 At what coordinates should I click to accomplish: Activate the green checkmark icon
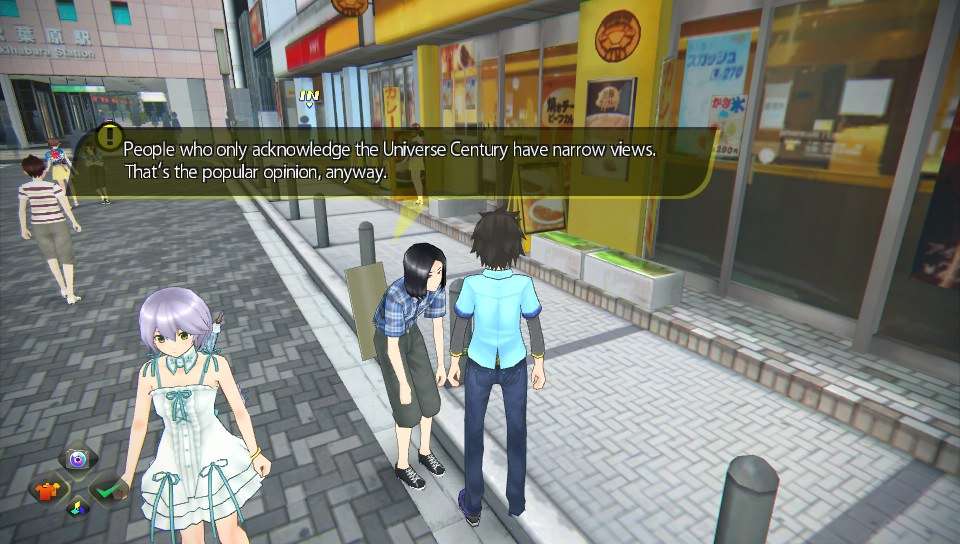107,490
